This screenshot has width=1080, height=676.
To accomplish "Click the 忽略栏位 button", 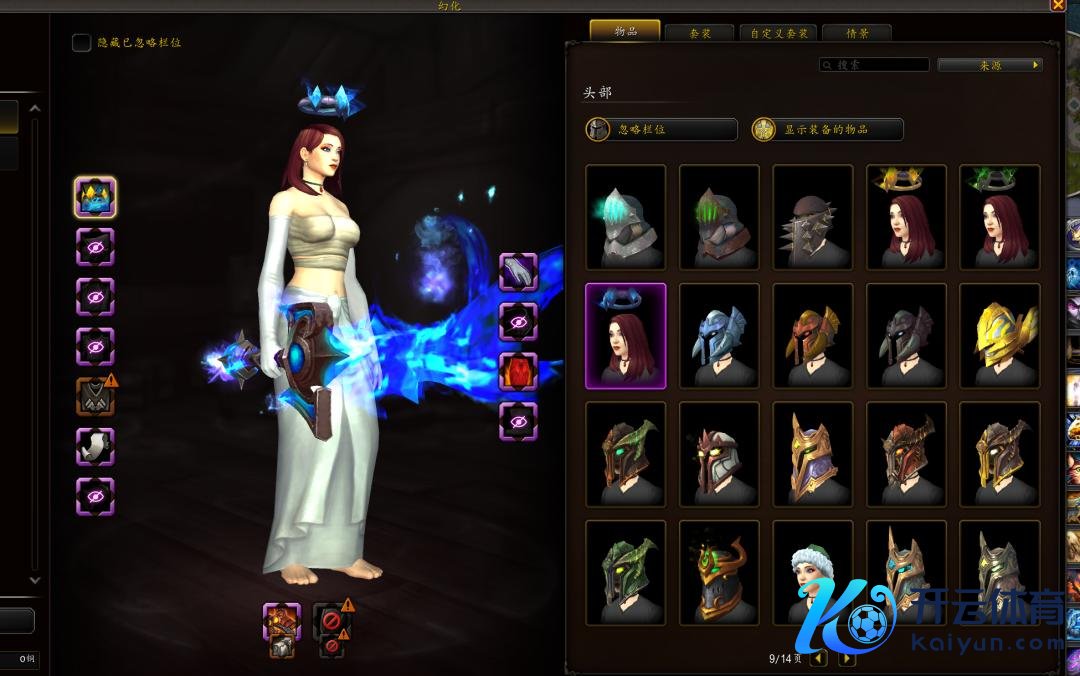I will pyautogui.click(x=661, y=130).
